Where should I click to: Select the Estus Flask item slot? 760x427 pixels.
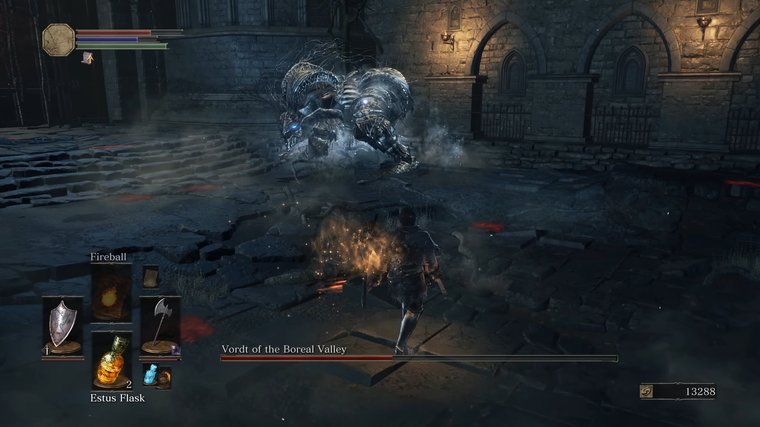111,359
